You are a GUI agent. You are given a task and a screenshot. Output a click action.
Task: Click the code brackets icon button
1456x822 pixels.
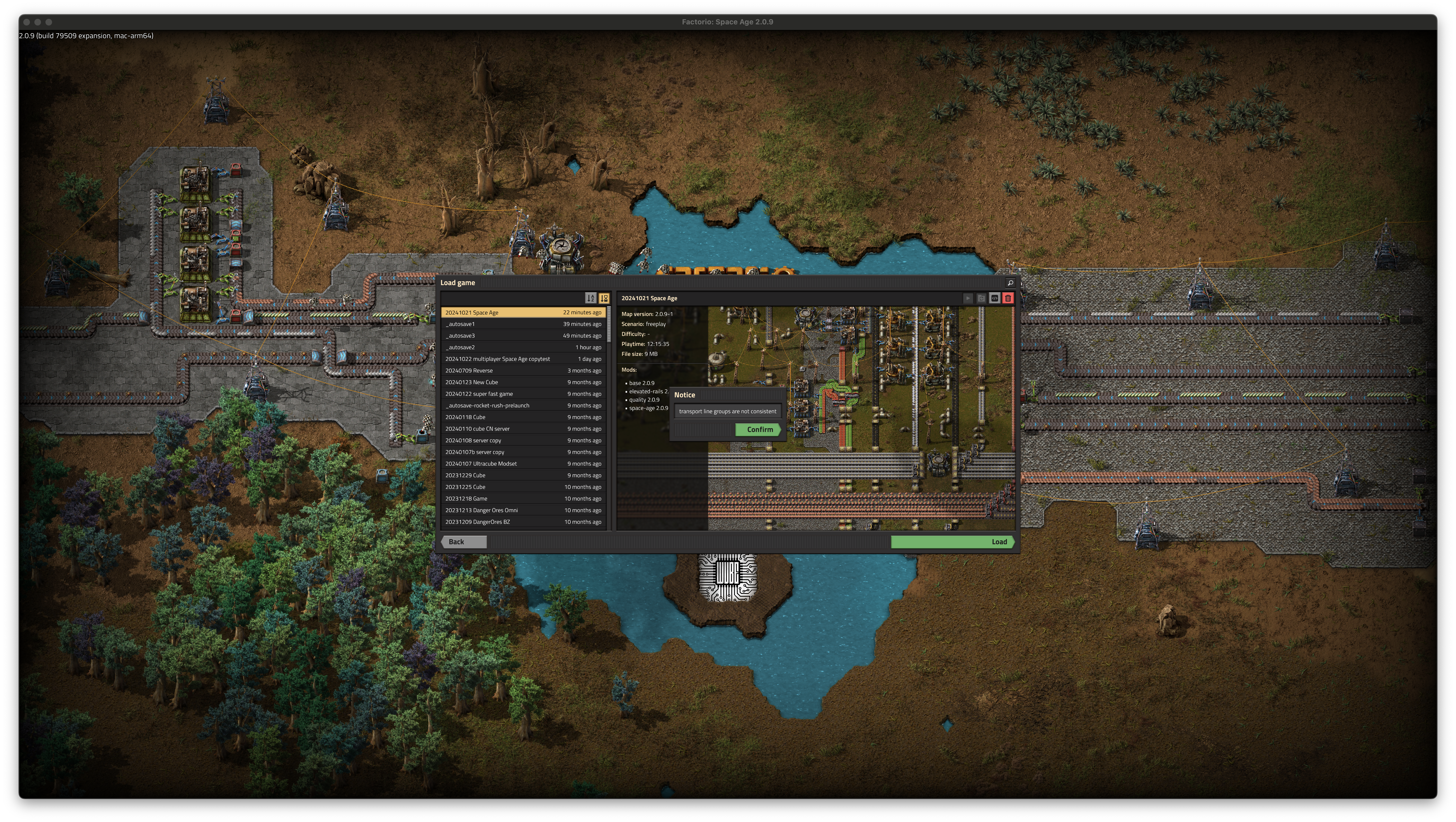click(994, 298)
